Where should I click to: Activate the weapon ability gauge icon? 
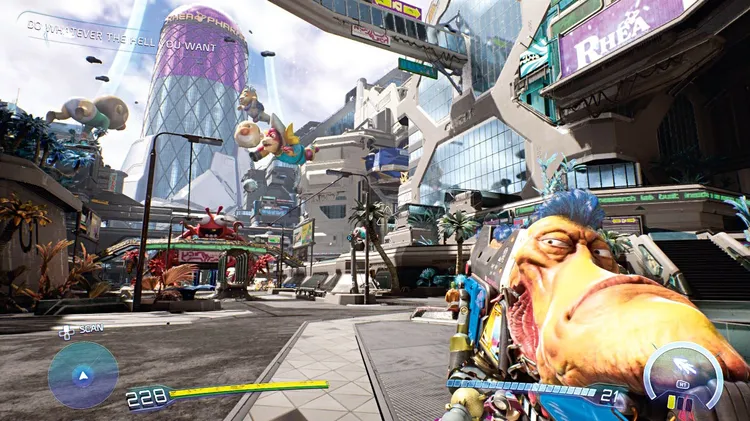point(684,377)
